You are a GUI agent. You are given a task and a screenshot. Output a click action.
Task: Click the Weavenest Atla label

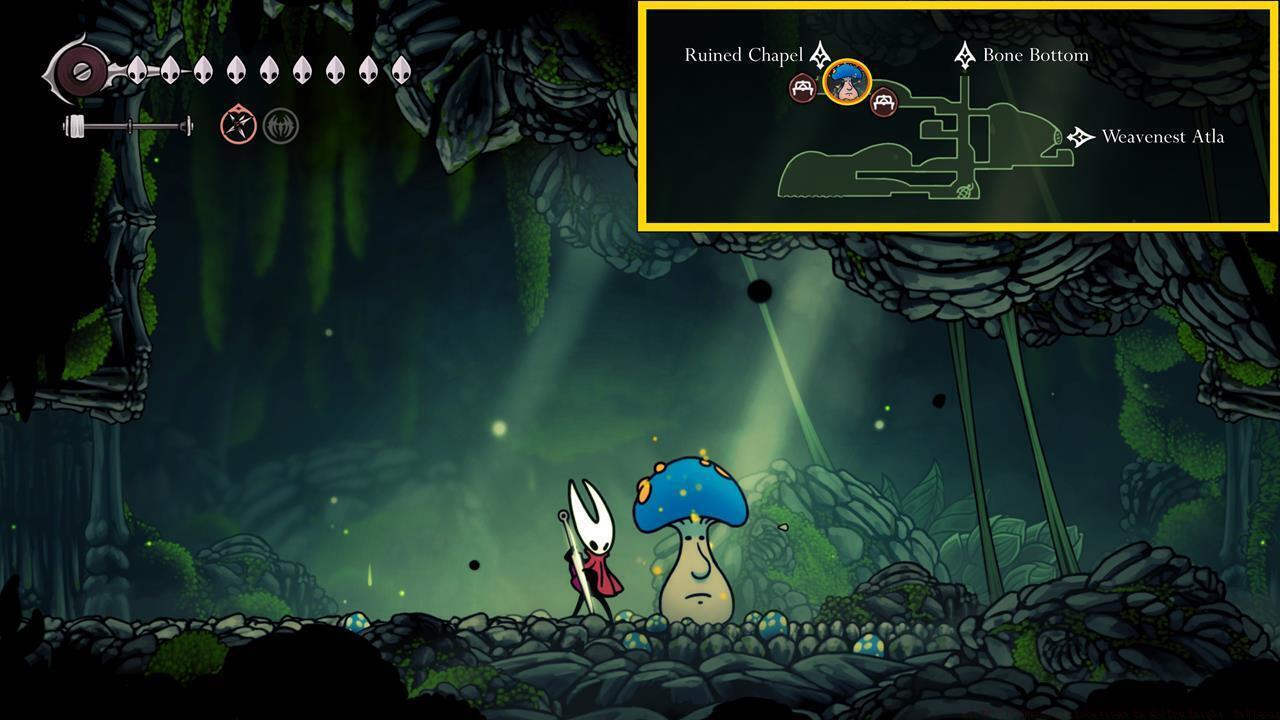(x=1163, y=136)
